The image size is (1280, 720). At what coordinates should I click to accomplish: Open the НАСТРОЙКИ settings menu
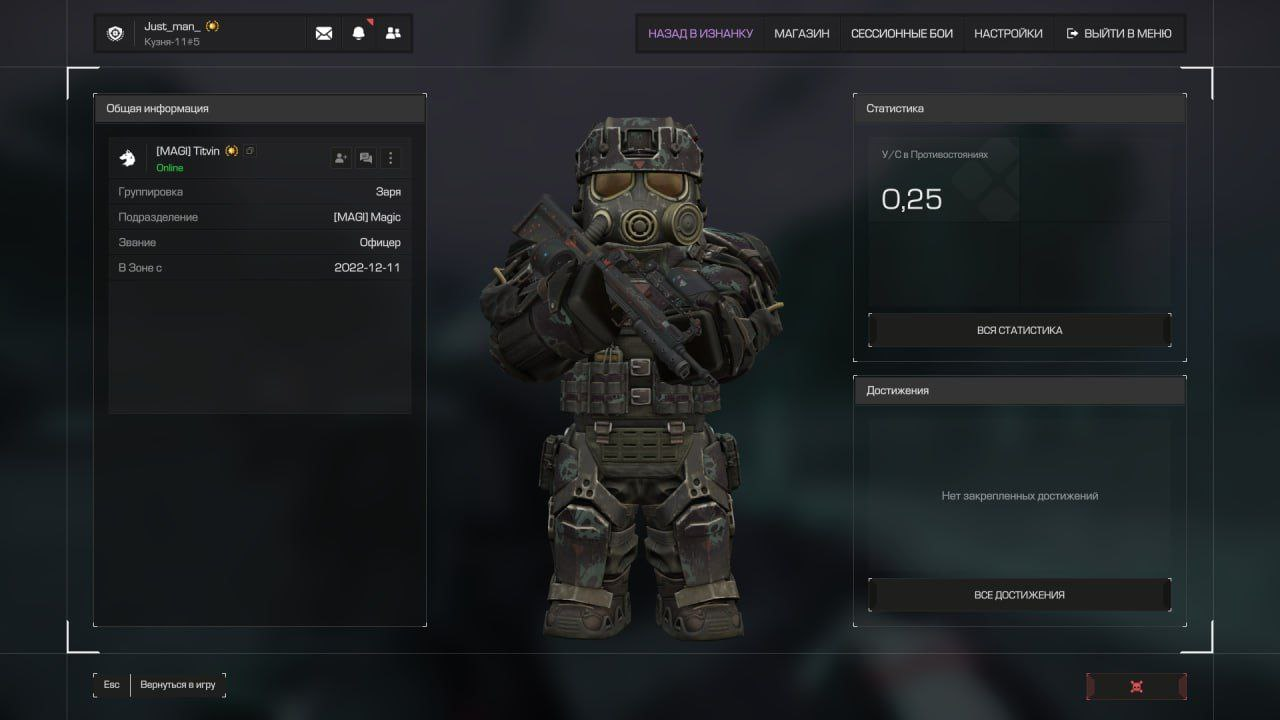point(1008,33)
